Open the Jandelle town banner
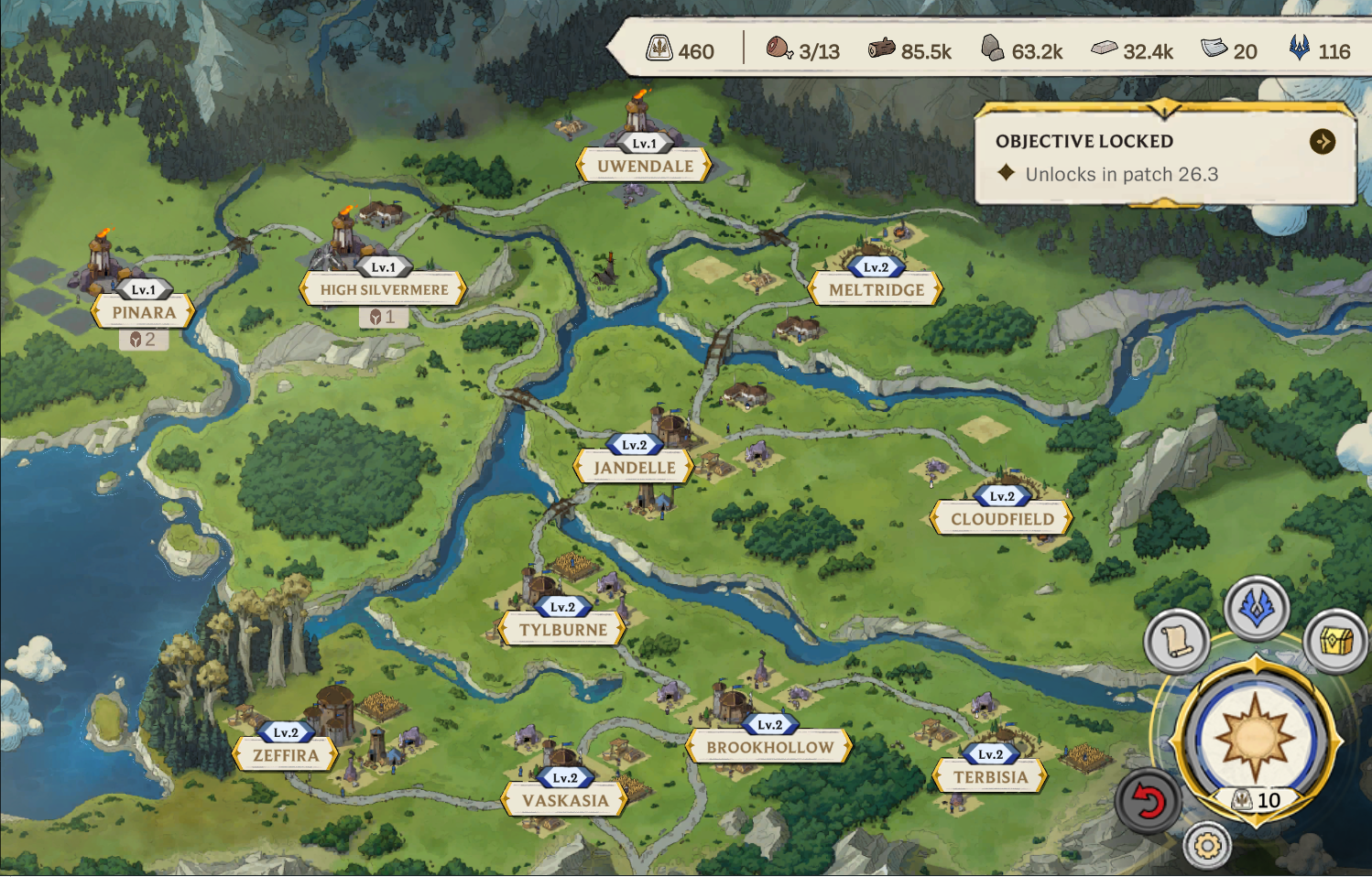Viewport: 1372px width, 877px height. 634,468
